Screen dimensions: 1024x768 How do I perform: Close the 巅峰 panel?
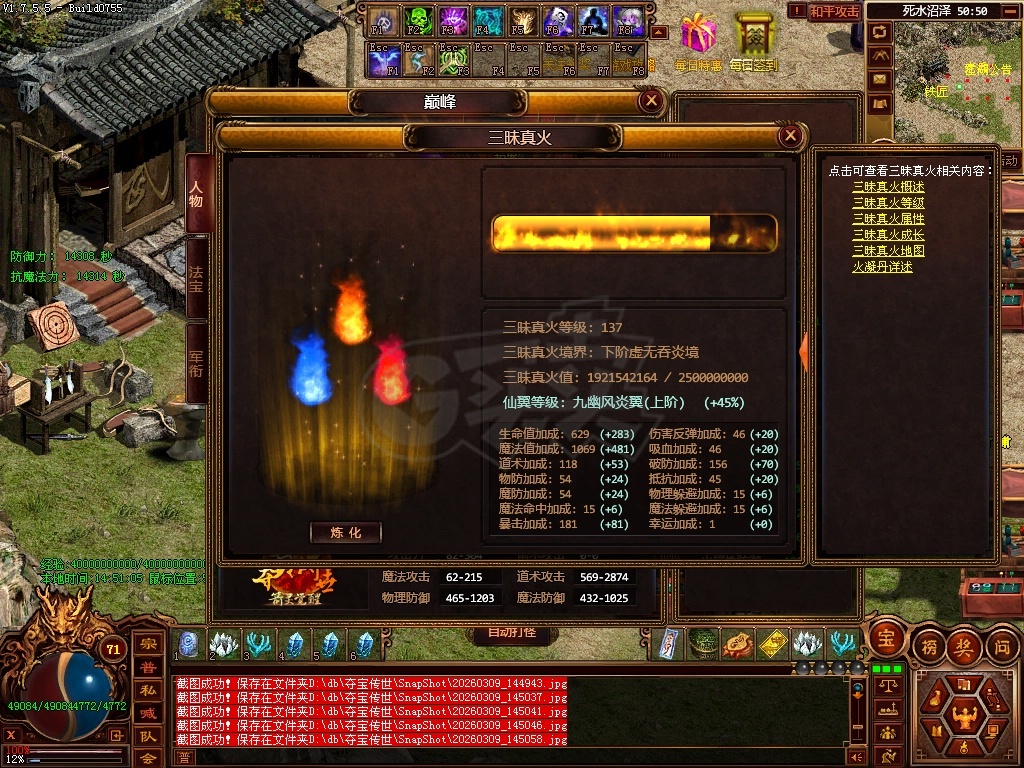pyautogui.click(x=651, y=101)
